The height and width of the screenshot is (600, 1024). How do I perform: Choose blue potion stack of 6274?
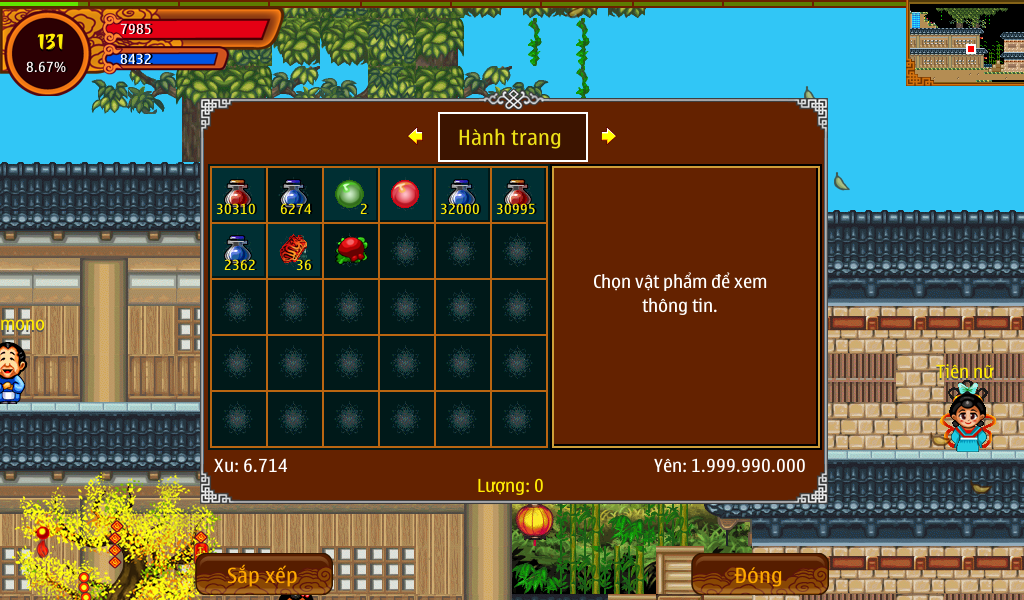[294, 195]
